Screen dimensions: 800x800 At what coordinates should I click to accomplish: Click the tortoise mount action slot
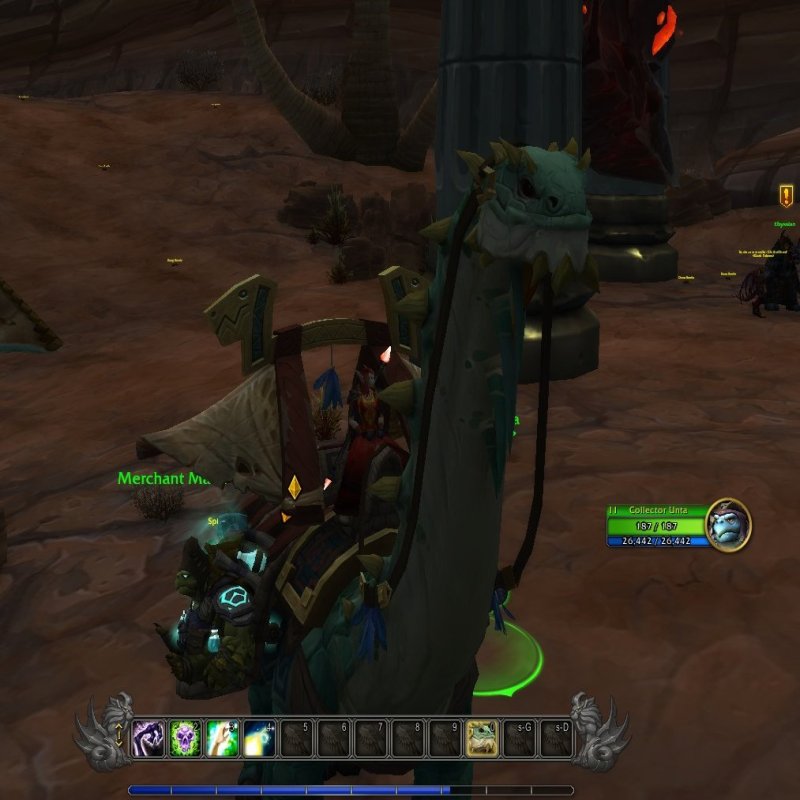[x=482, y=738]
